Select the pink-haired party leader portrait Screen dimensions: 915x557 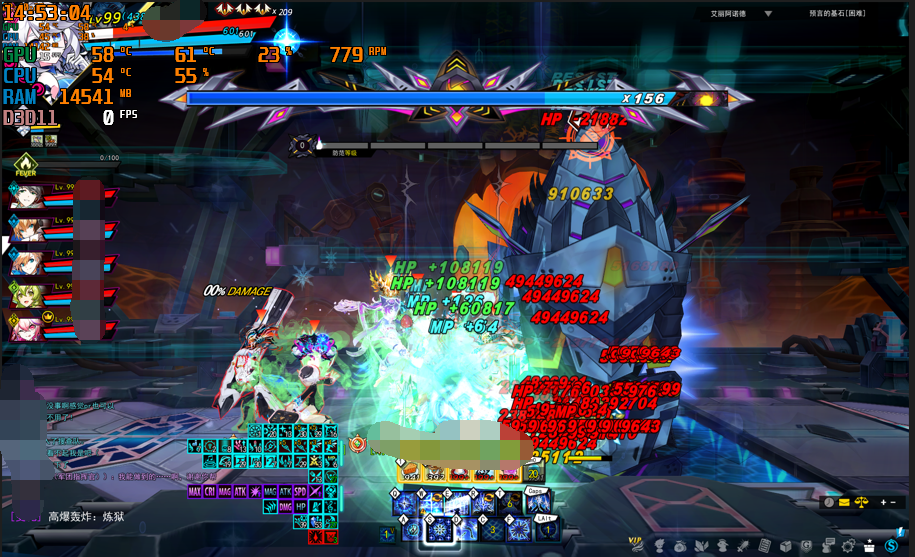[29, 325]
